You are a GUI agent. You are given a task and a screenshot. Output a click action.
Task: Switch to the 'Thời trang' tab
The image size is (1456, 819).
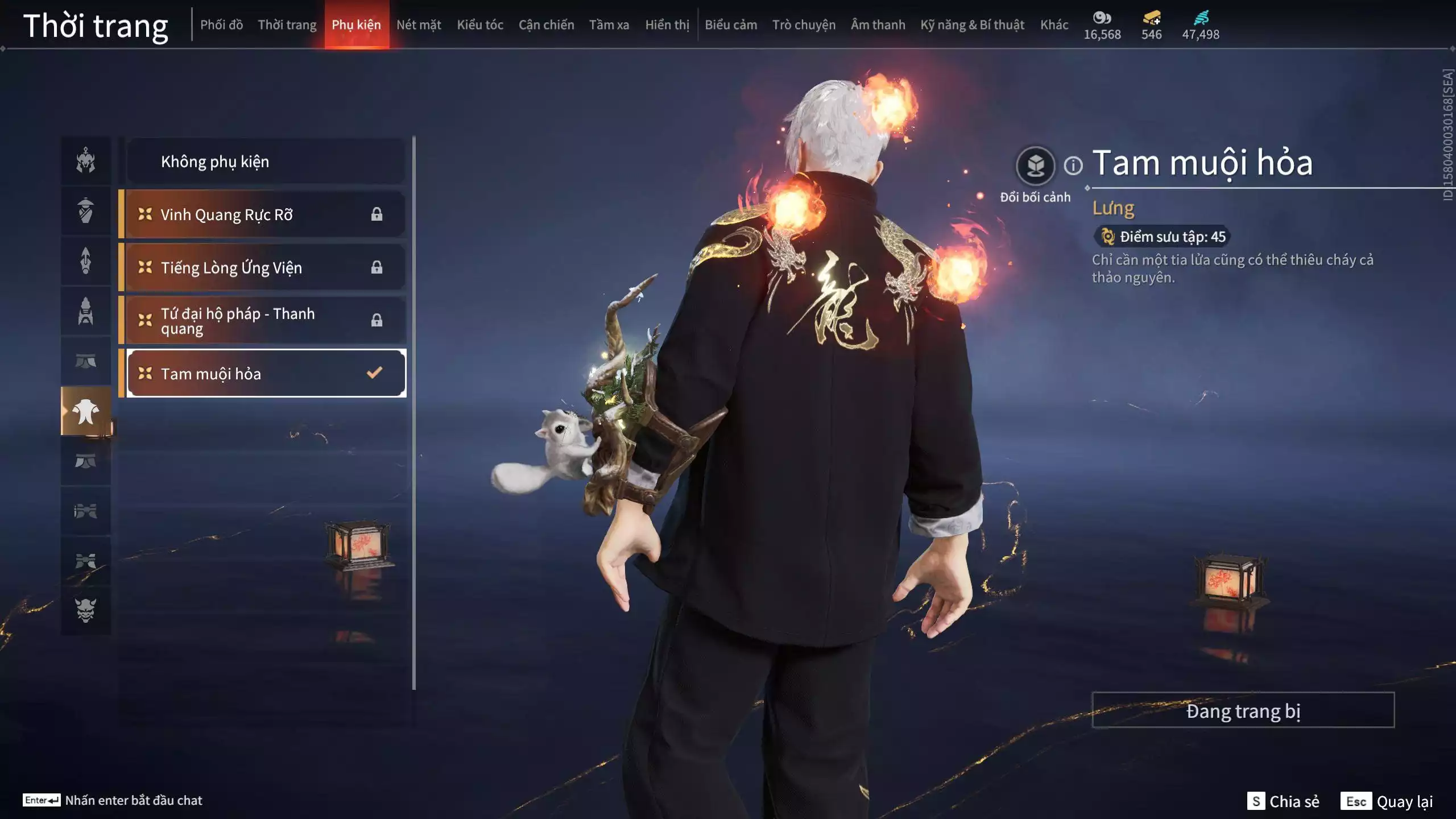287,24
